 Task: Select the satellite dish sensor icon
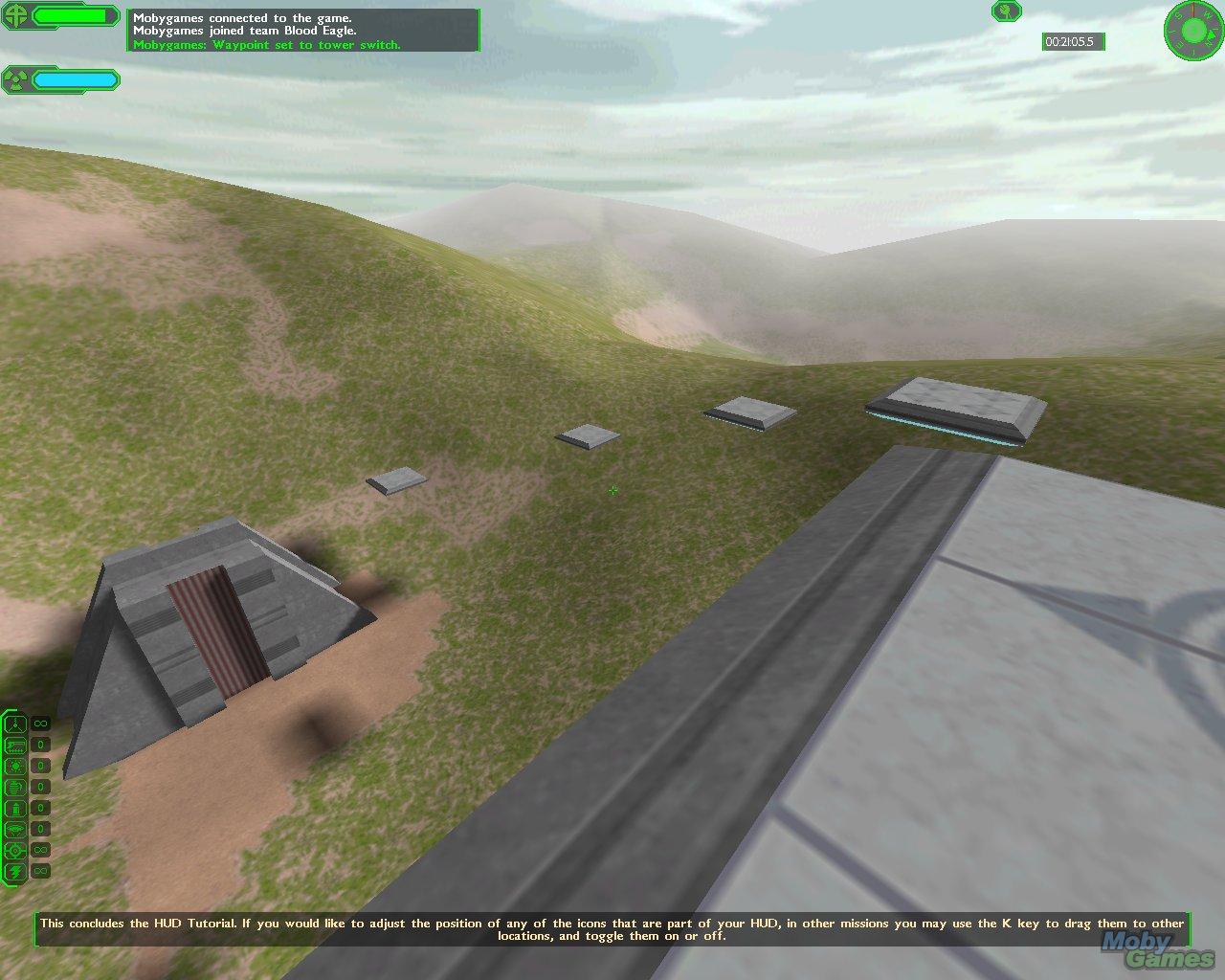[1006, 11]
